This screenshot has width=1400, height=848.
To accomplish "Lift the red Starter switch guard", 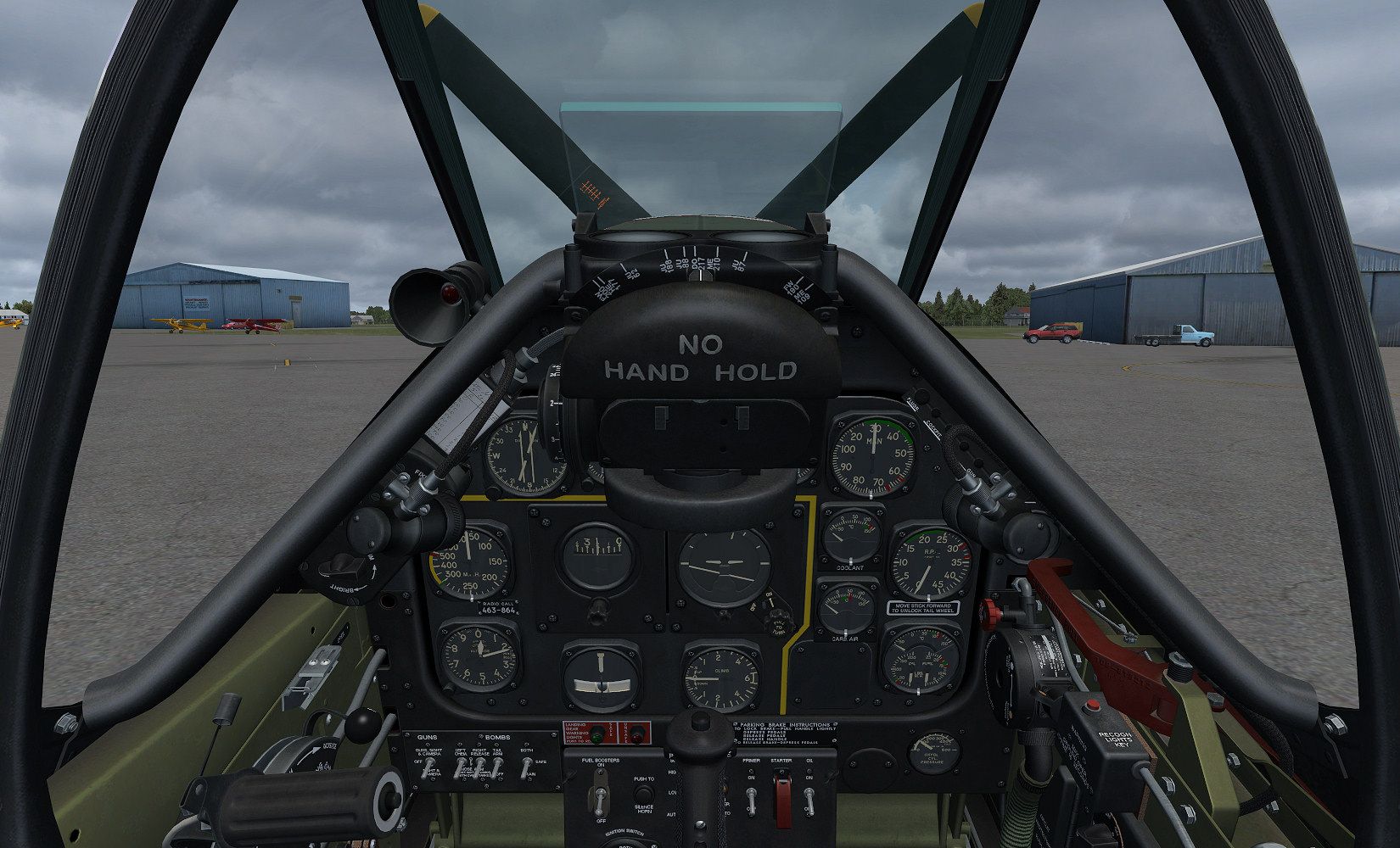I will pyautogui.click(x=781, y=795).
